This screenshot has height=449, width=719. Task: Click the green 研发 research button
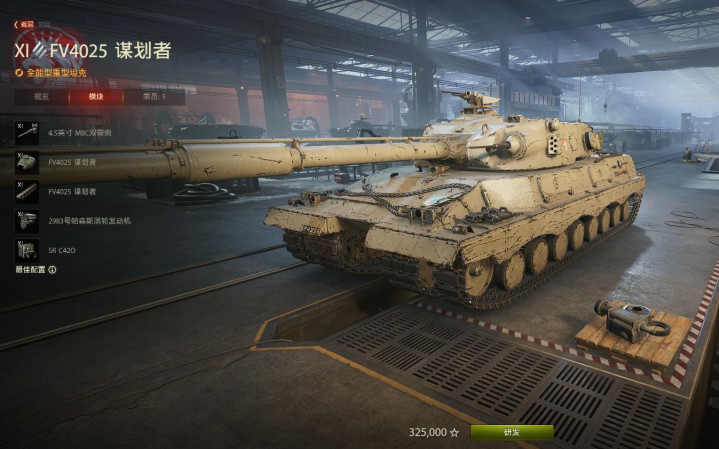(511, 432)
